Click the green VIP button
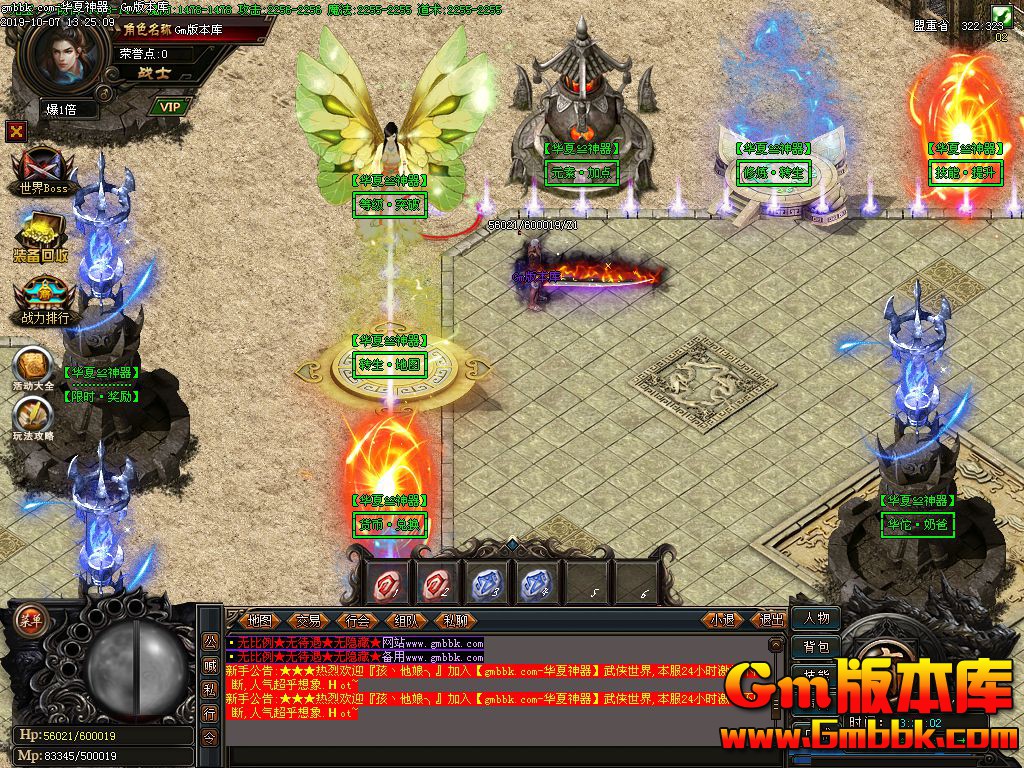The width and height of the screenshot is (1024, 768). (x=170, y=107)
